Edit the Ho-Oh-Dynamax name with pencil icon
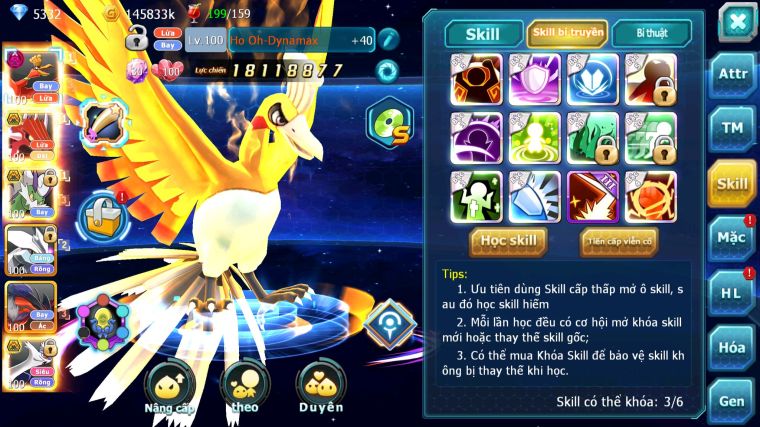 coord(389,40)
